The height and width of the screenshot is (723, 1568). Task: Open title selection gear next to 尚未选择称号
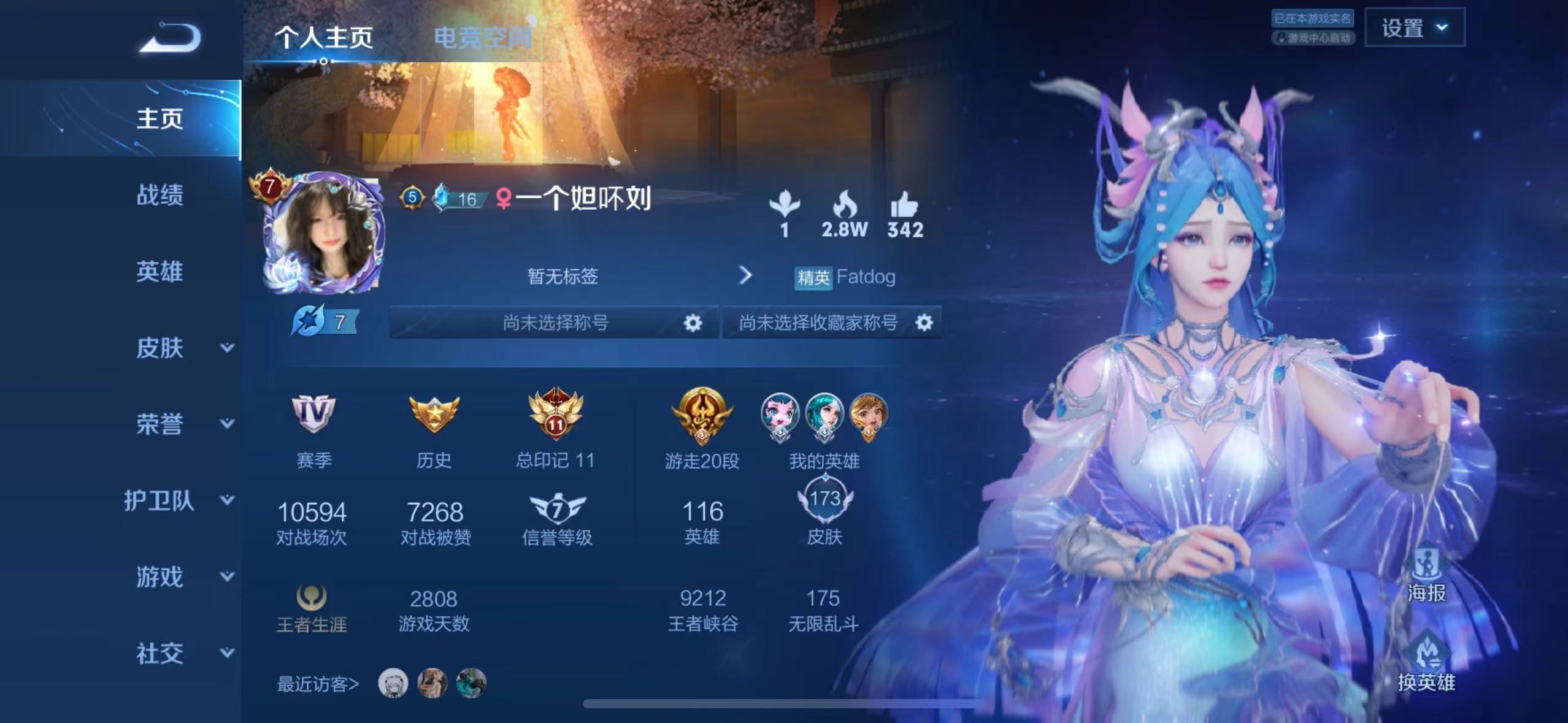tap(693, 323)
